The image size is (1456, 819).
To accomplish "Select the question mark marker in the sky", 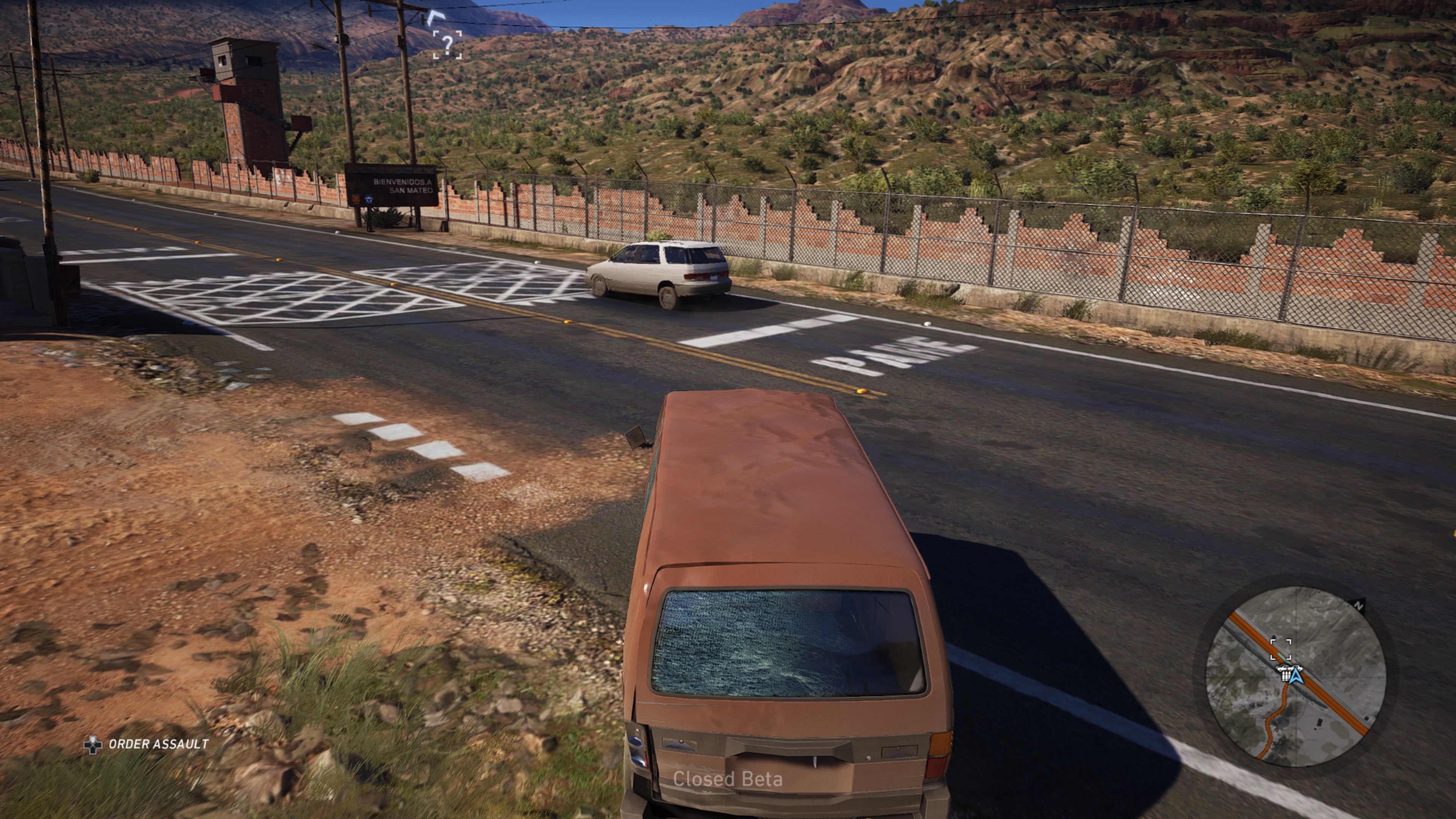I will (447, 44).
